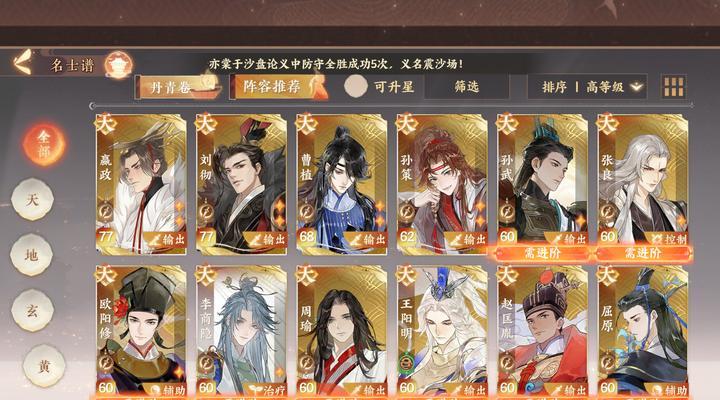Switch to the 玄 rank tab
Screen dimensions: 720x400
pos(32,311)
